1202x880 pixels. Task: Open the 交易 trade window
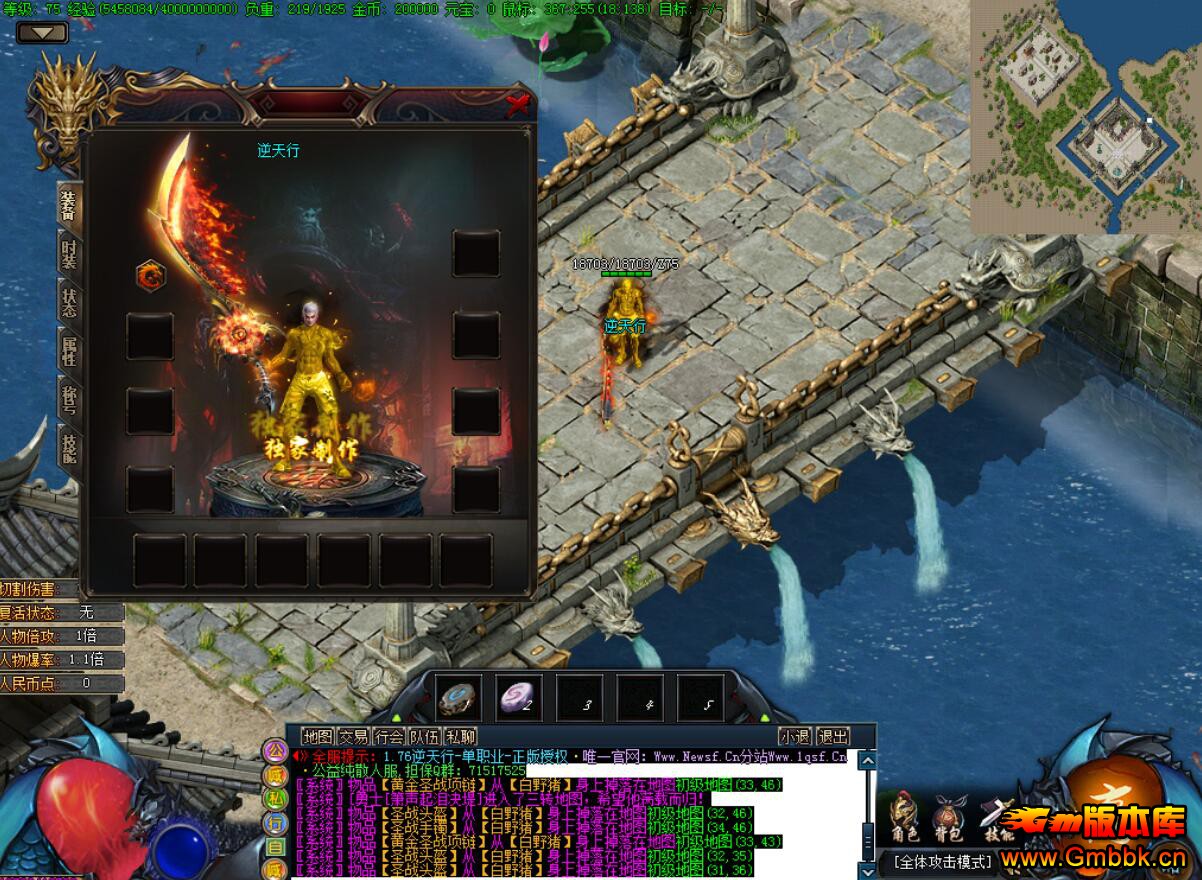pyautogui.click(x=353, y=736)
